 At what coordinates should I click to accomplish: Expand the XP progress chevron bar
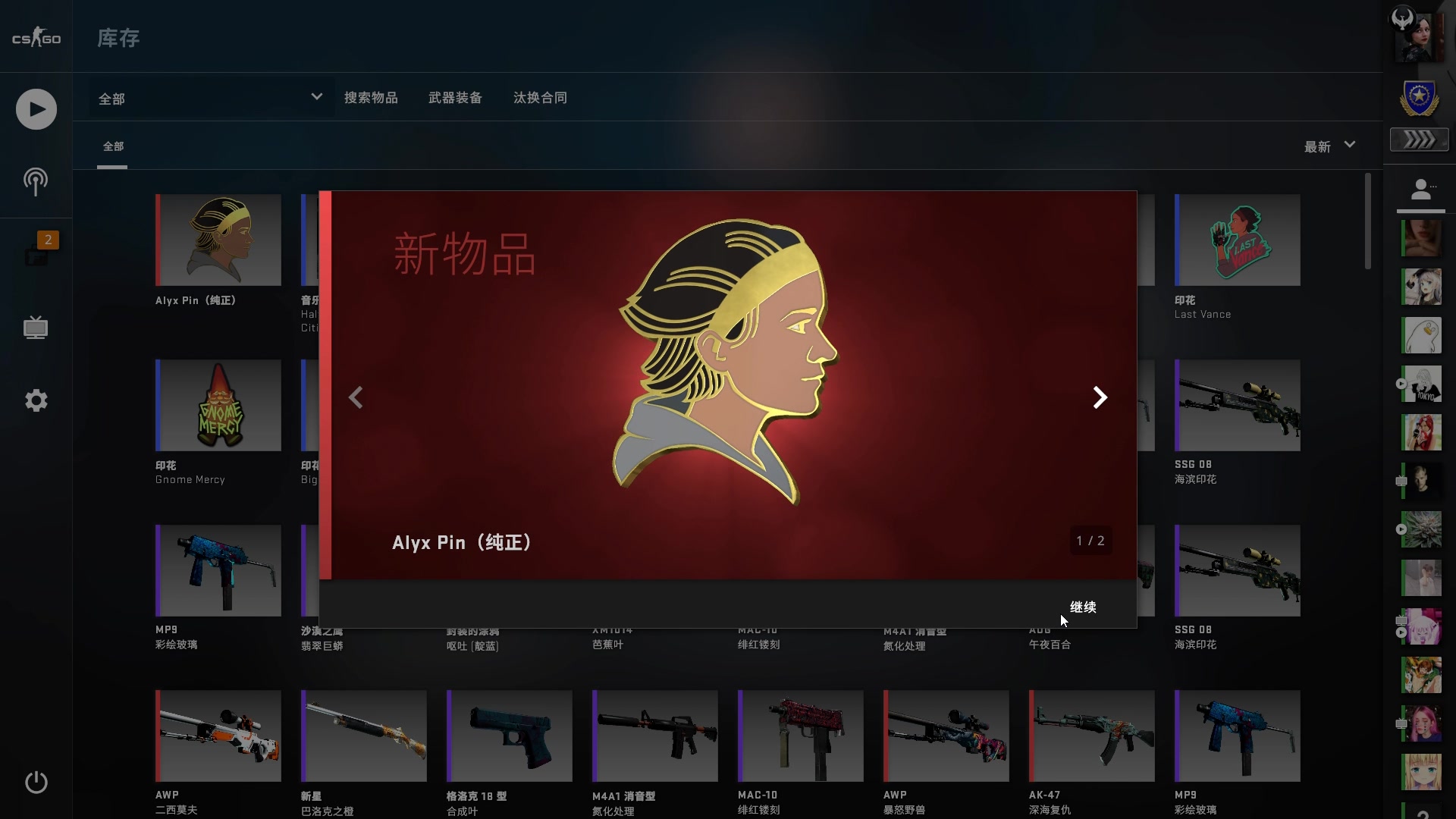point(1419,140)
